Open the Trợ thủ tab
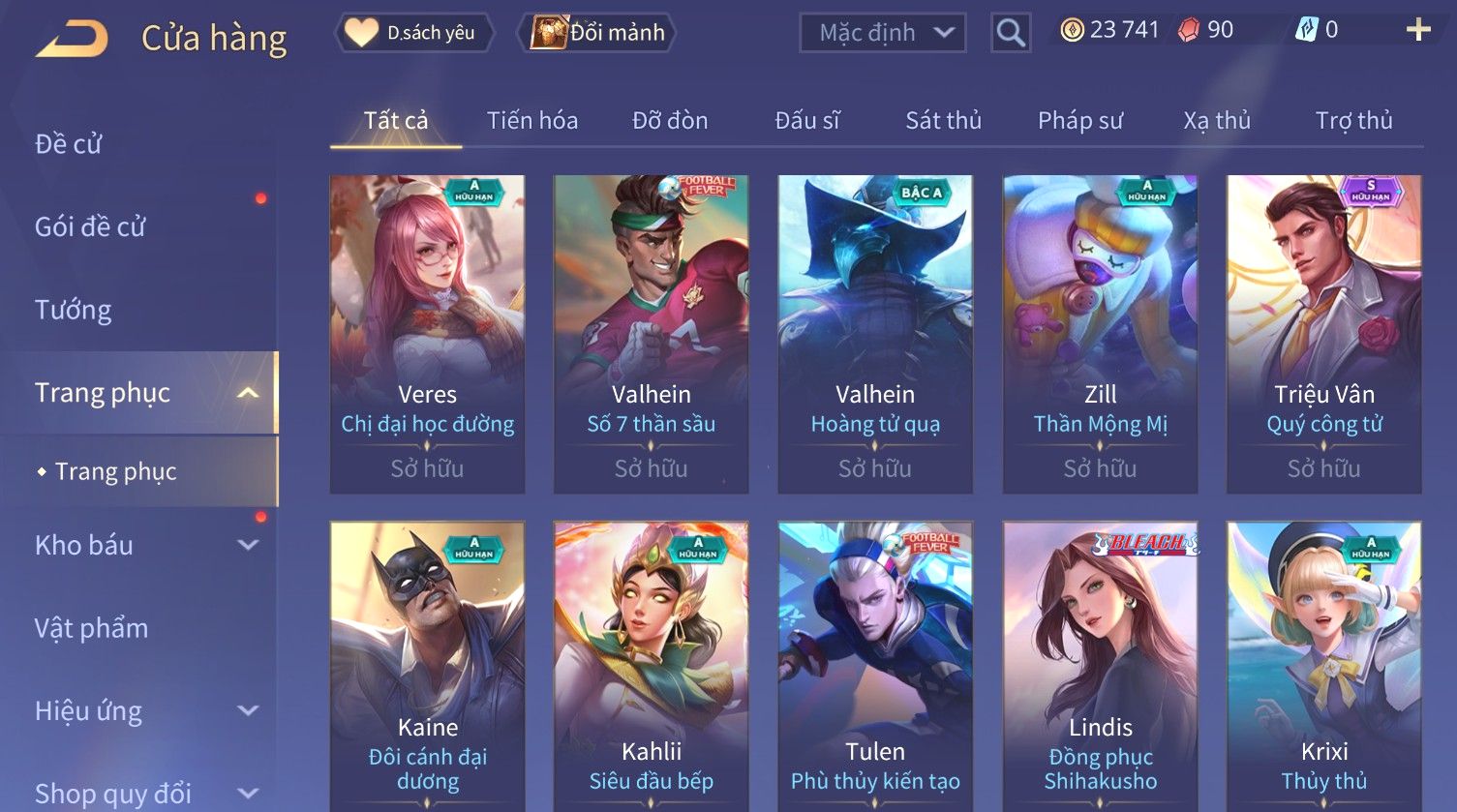Image resolution: width=1457 pixels, height=812 pixels. pos(1353,121)
